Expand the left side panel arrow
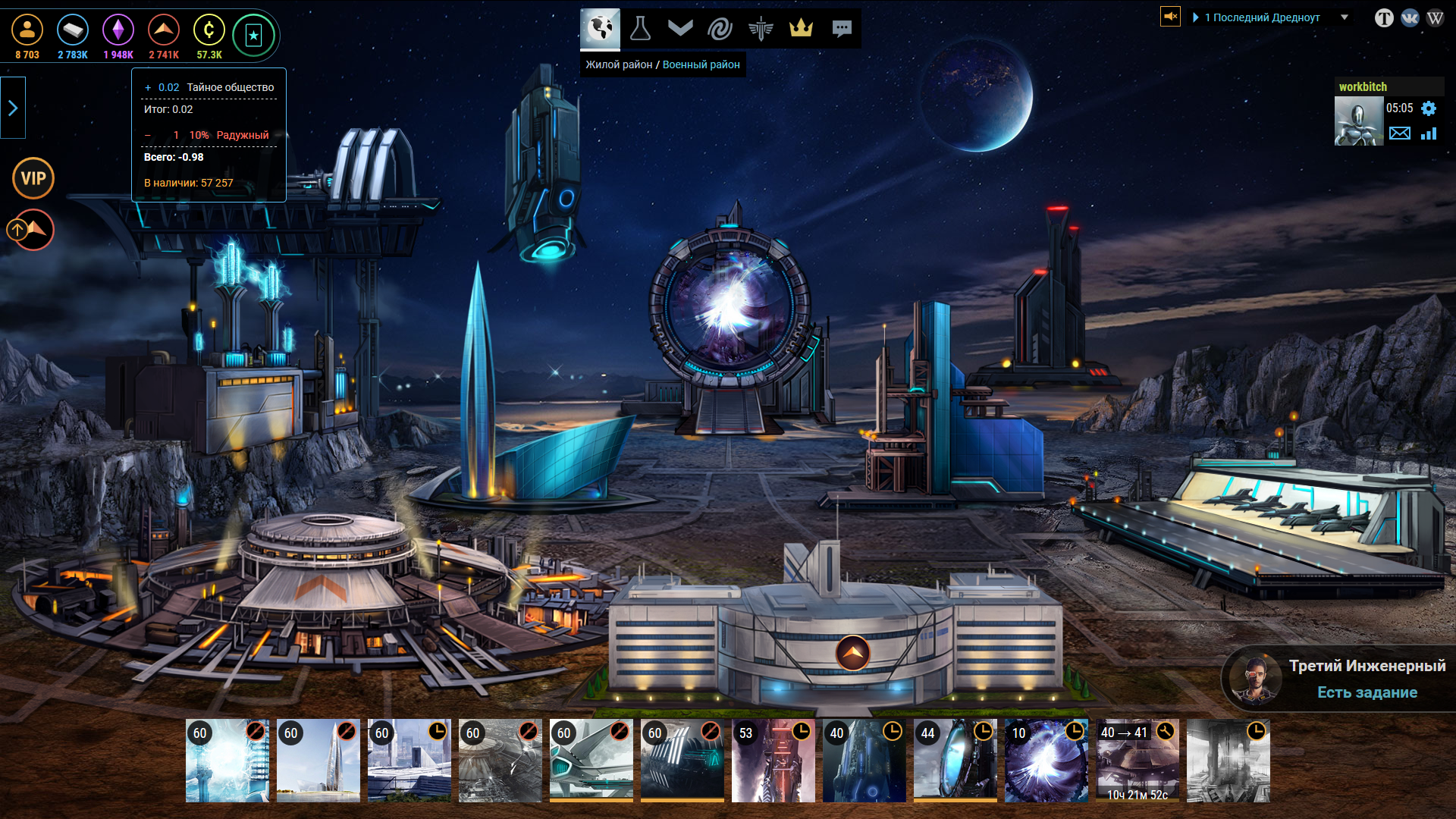Viewport: 1456px width, 819px height. (x=13, y=108)
